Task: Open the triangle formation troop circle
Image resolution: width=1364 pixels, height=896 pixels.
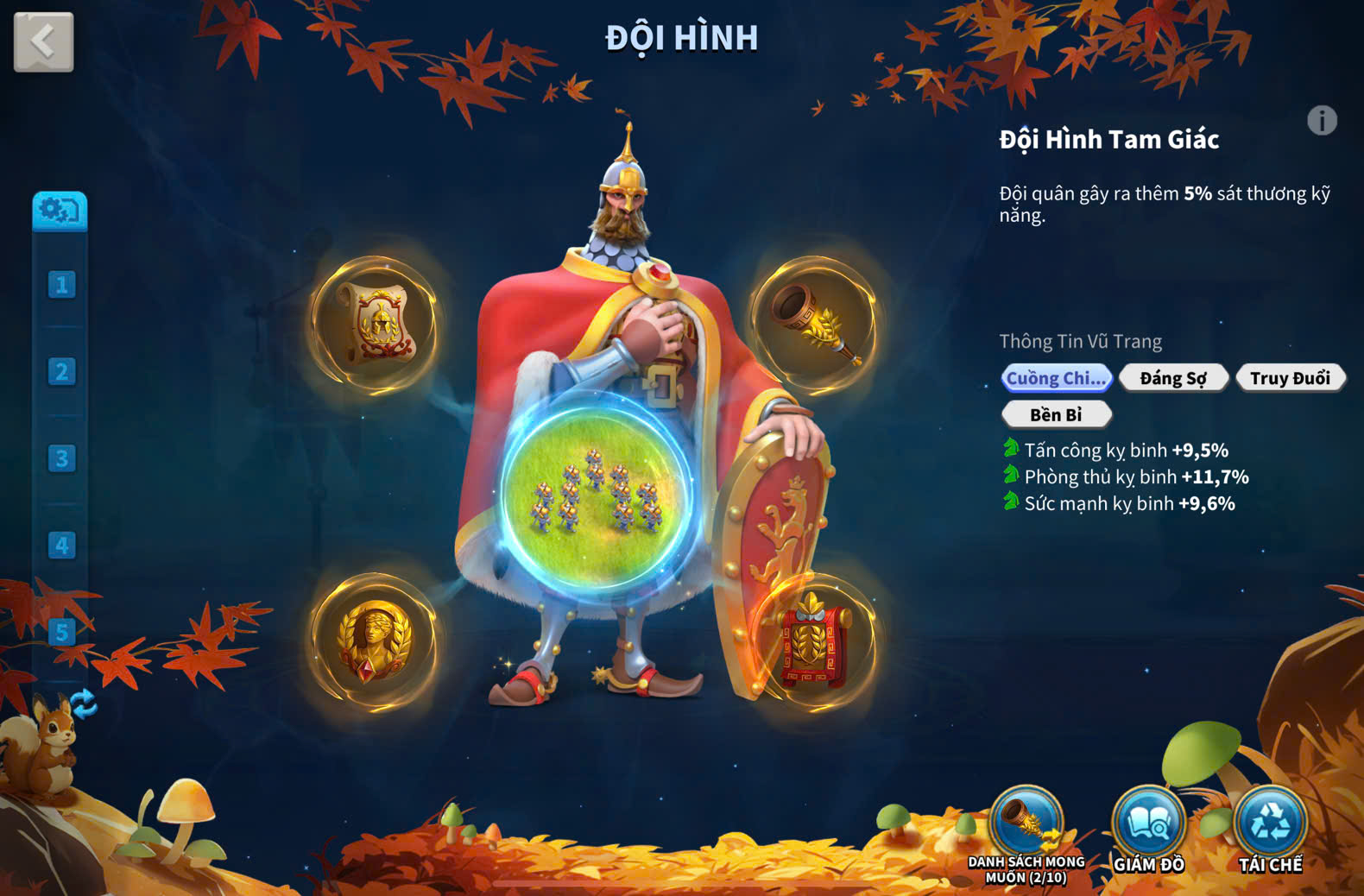Action: click(x=597, y=494)
